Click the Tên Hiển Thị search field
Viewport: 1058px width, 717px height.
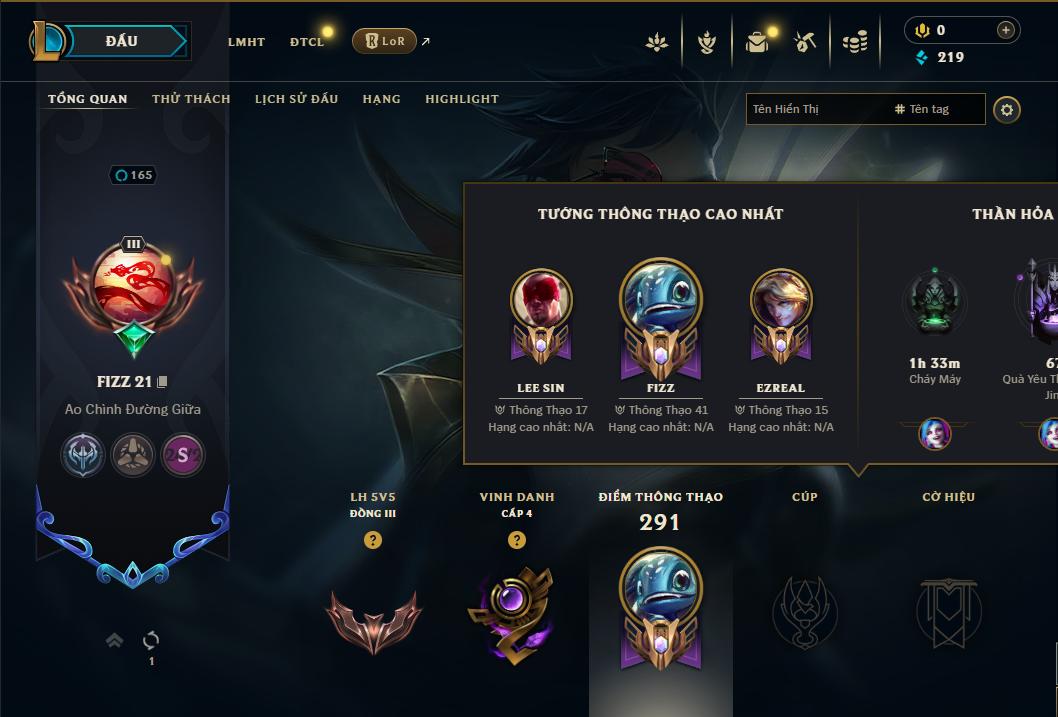(817, 109)
